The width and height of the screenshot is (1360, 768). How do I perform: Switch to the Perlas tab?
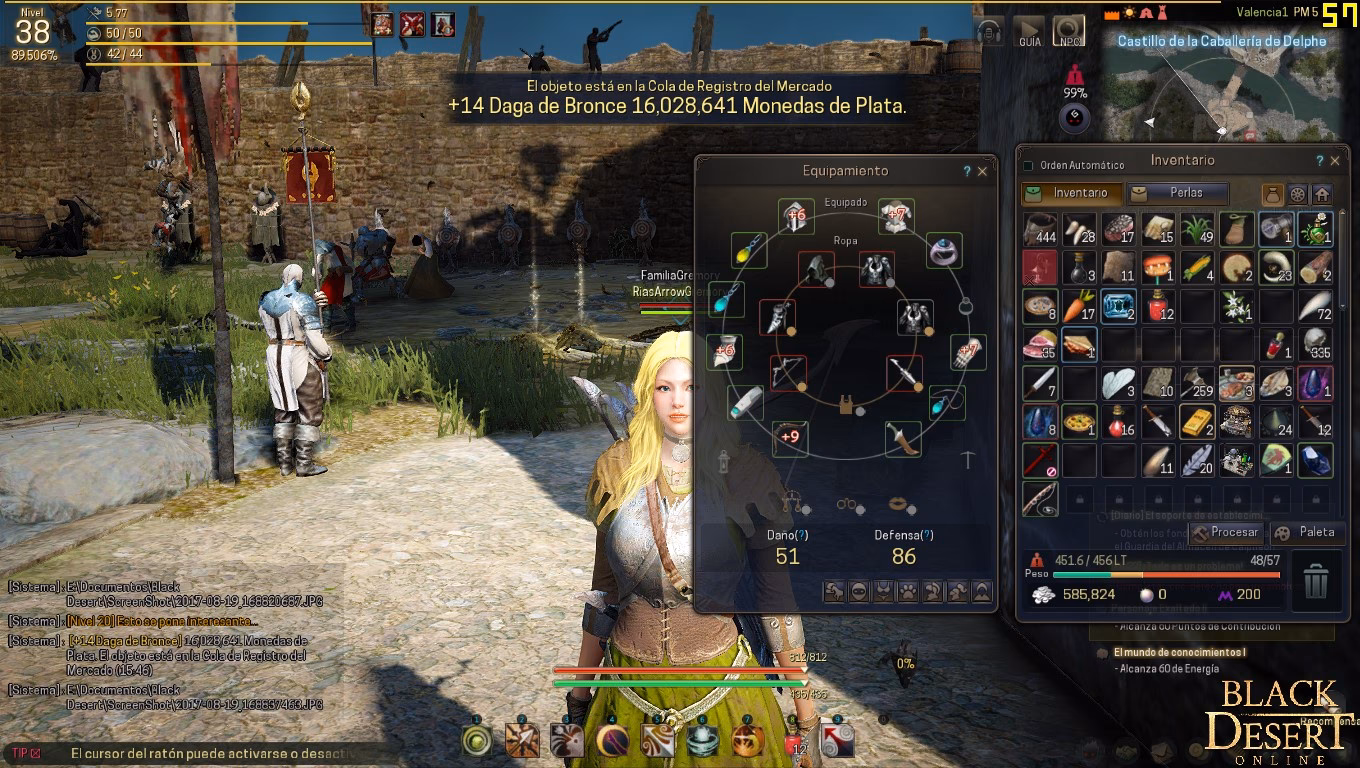point(1178,192)
